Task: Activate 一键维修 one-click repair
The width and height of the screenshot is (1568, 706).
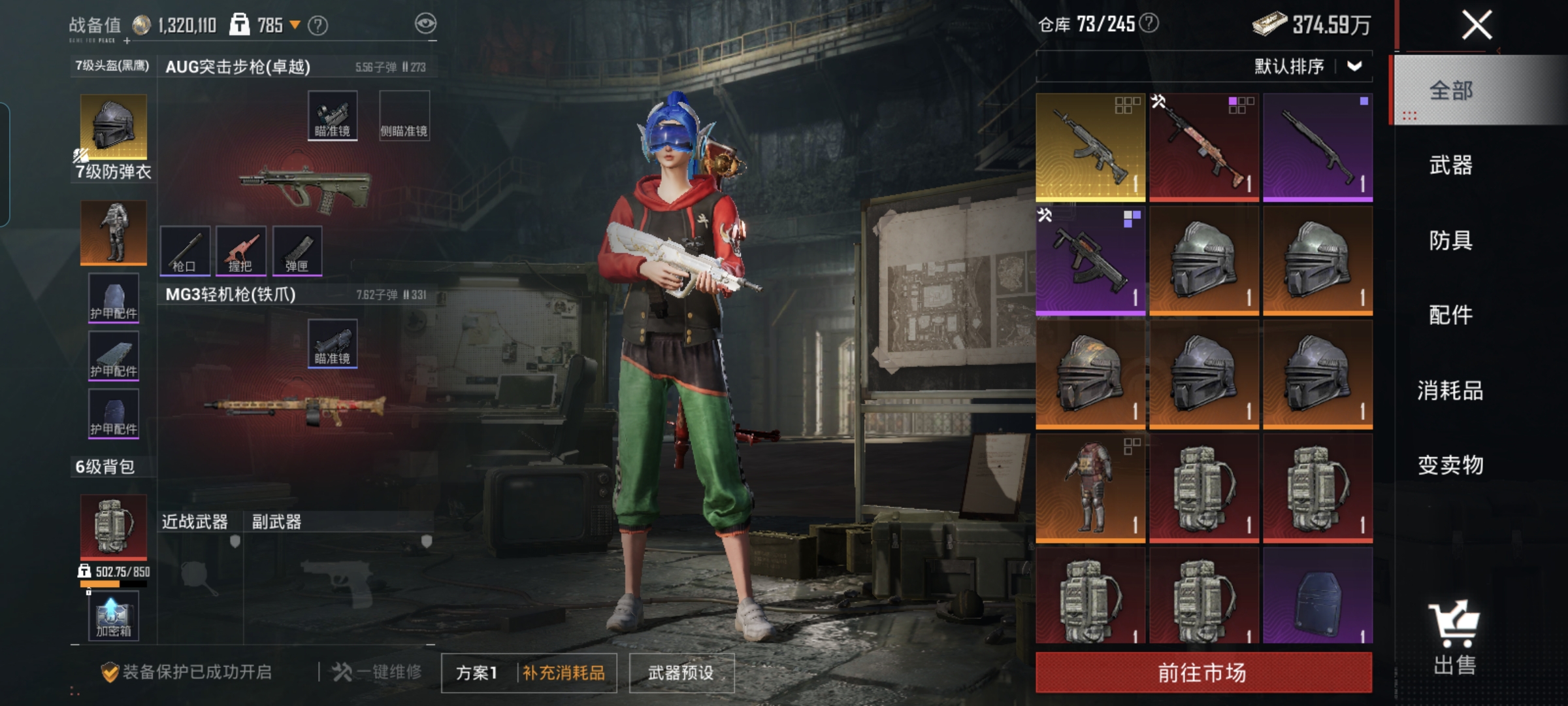Action: 378,672
